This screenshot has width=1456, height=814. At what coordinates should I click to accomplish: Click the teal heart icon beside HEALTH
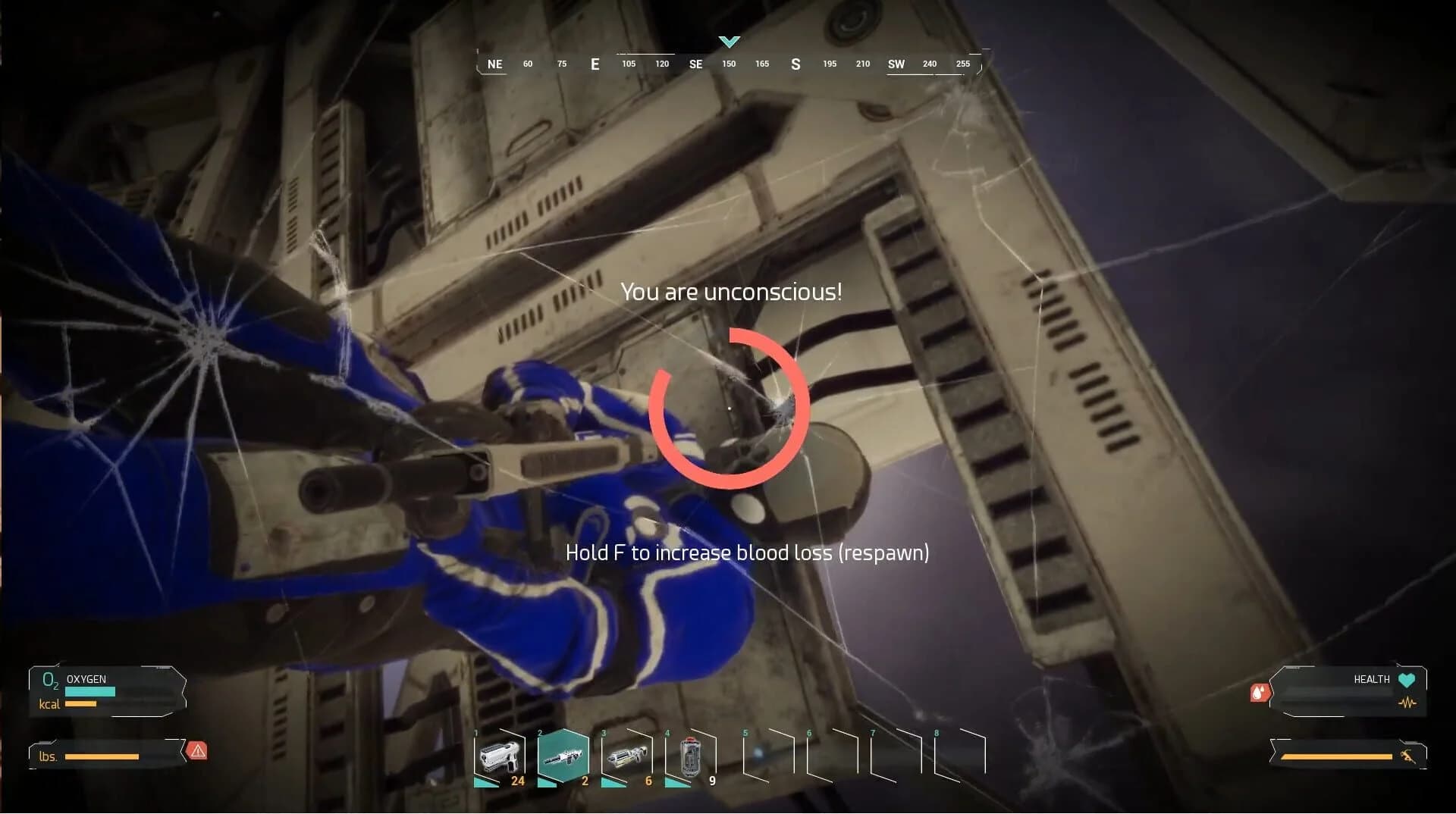click(x=1405, y=680)
